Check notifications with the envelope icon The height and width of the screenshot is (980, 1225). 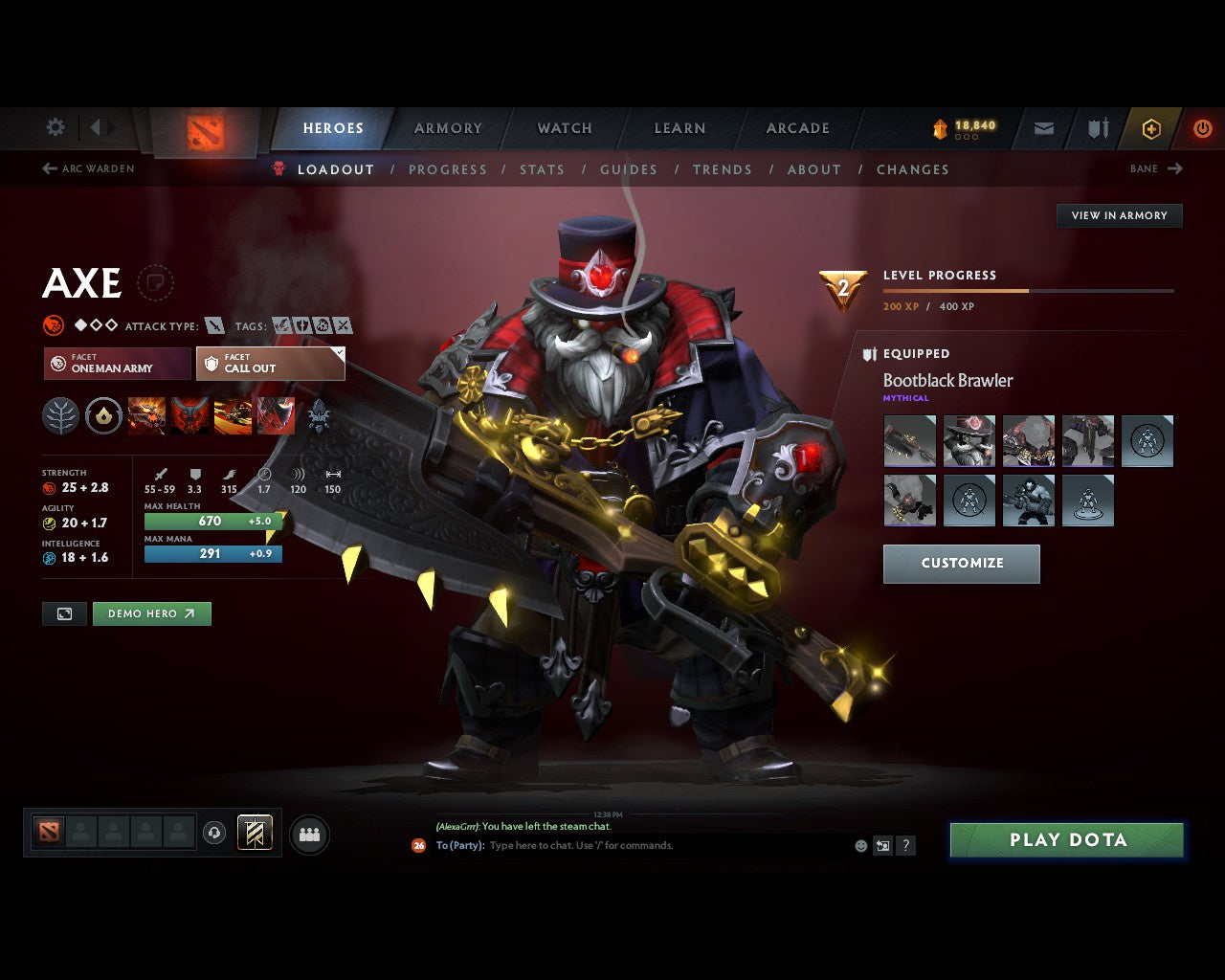[1042, 128]
